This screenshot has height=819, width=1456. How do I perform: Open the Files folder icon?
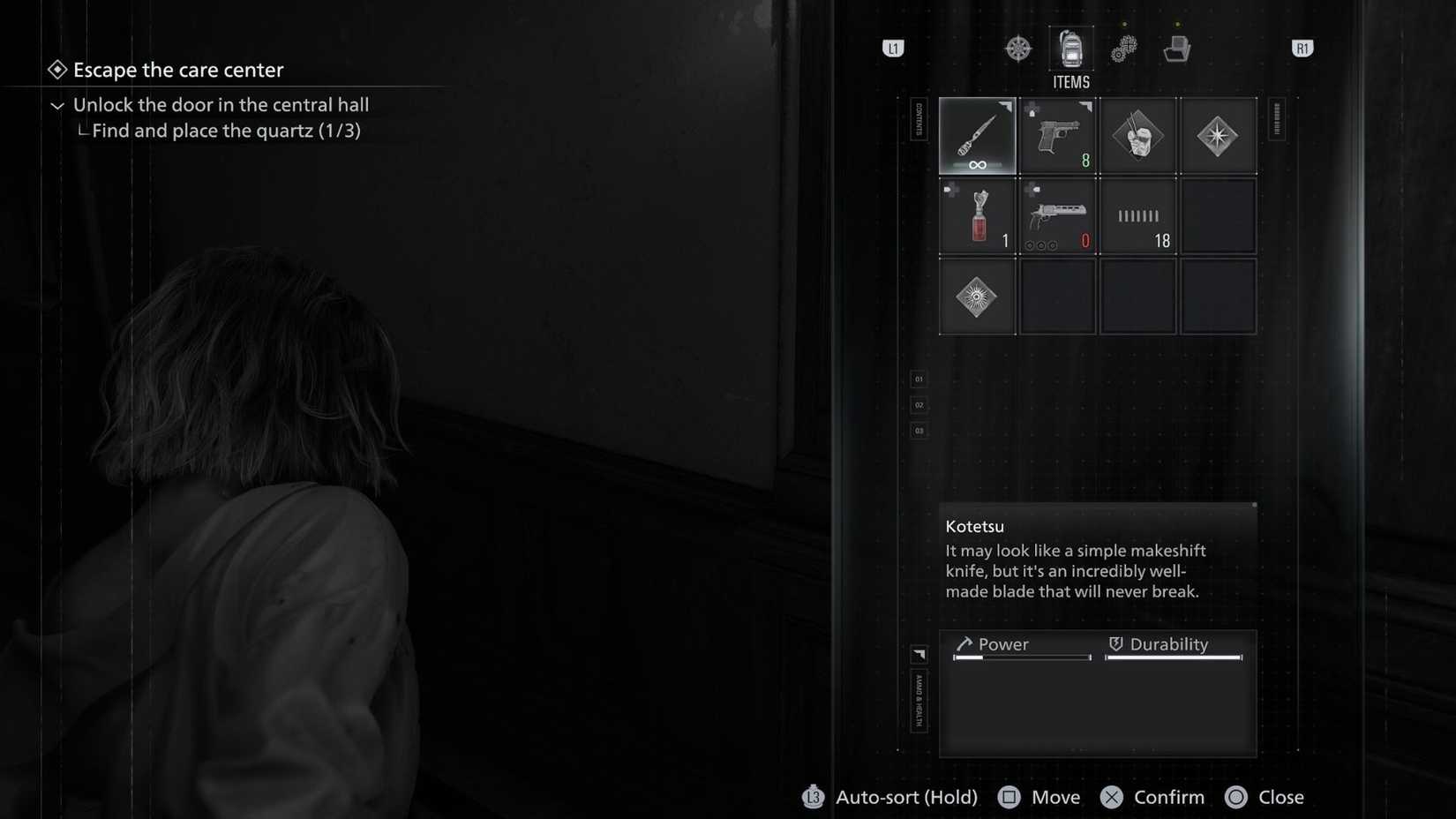1178,49
